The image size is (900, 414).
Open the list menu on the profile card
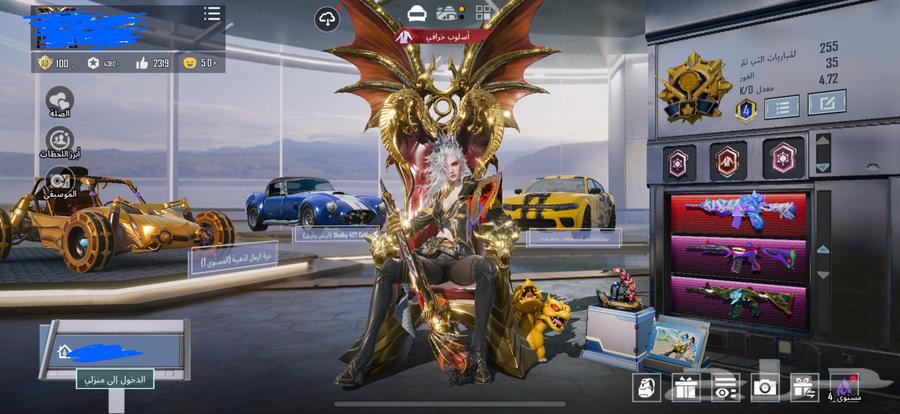212,14
